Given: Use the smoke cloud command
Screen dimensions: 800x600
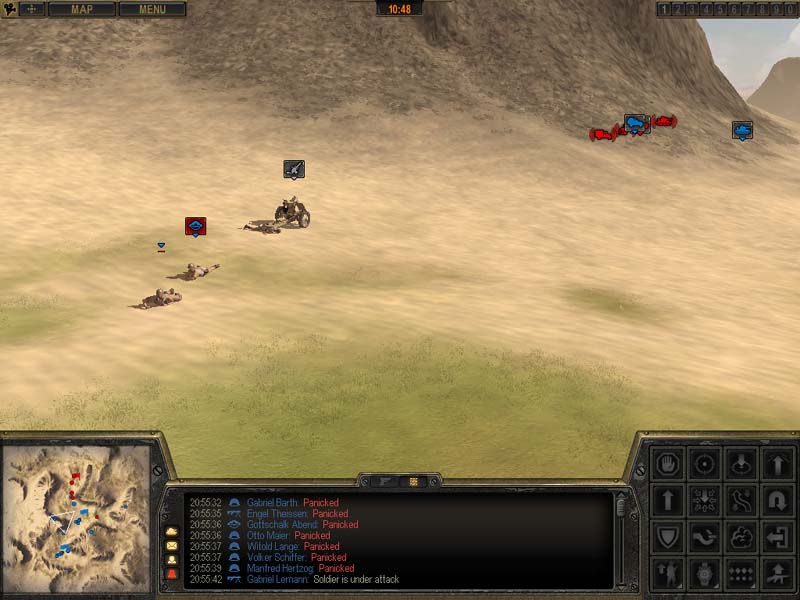Looking at the screenshot, I should (742, 537).
